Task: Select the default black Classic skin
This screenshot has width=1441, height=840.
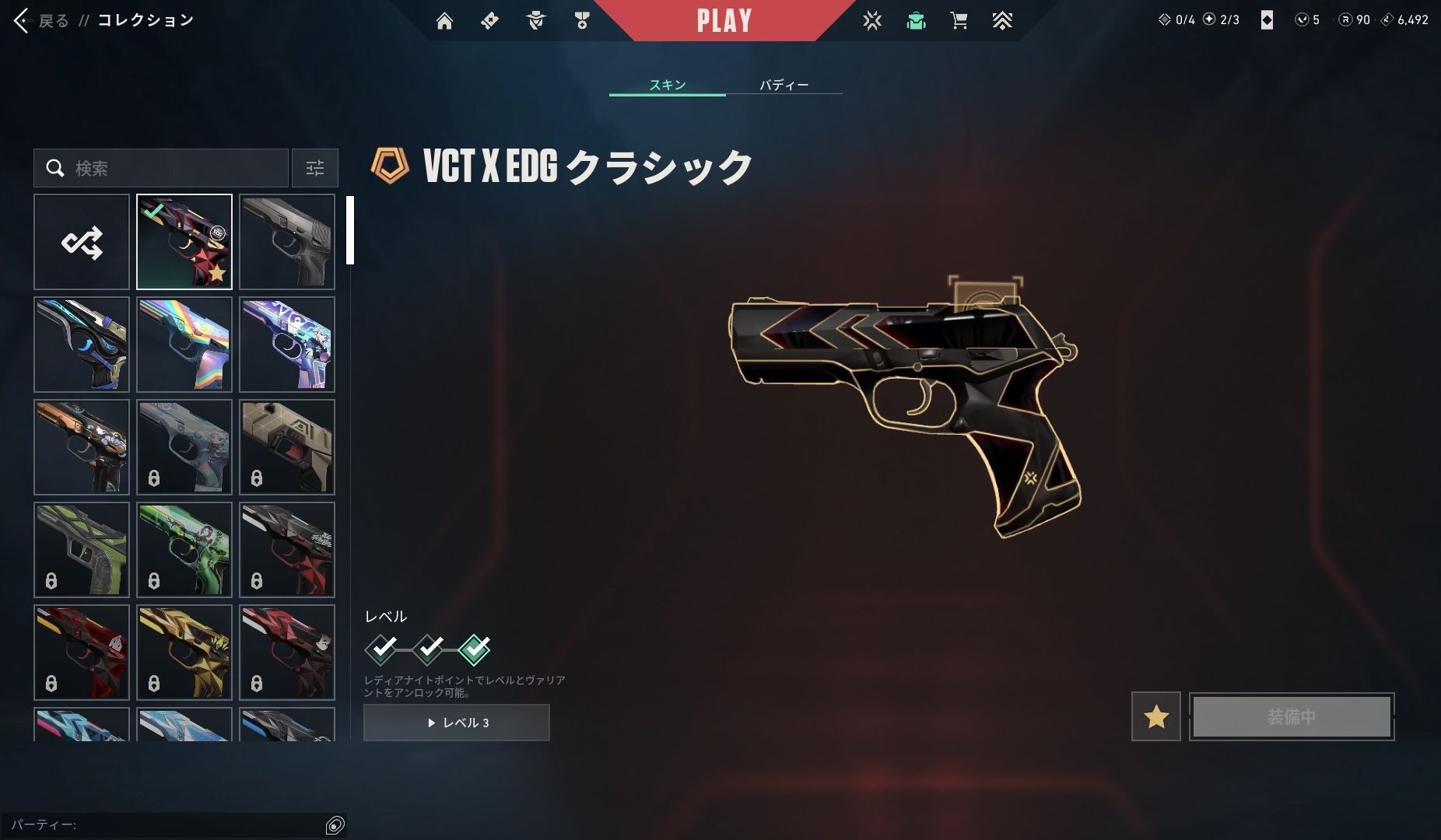Action: 287,242
